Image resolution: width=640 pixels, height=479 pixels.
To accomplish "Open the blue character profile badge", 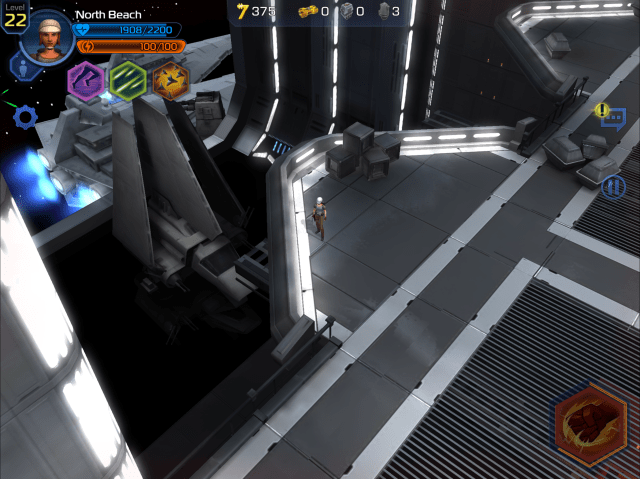I will [x=19, y=67].
